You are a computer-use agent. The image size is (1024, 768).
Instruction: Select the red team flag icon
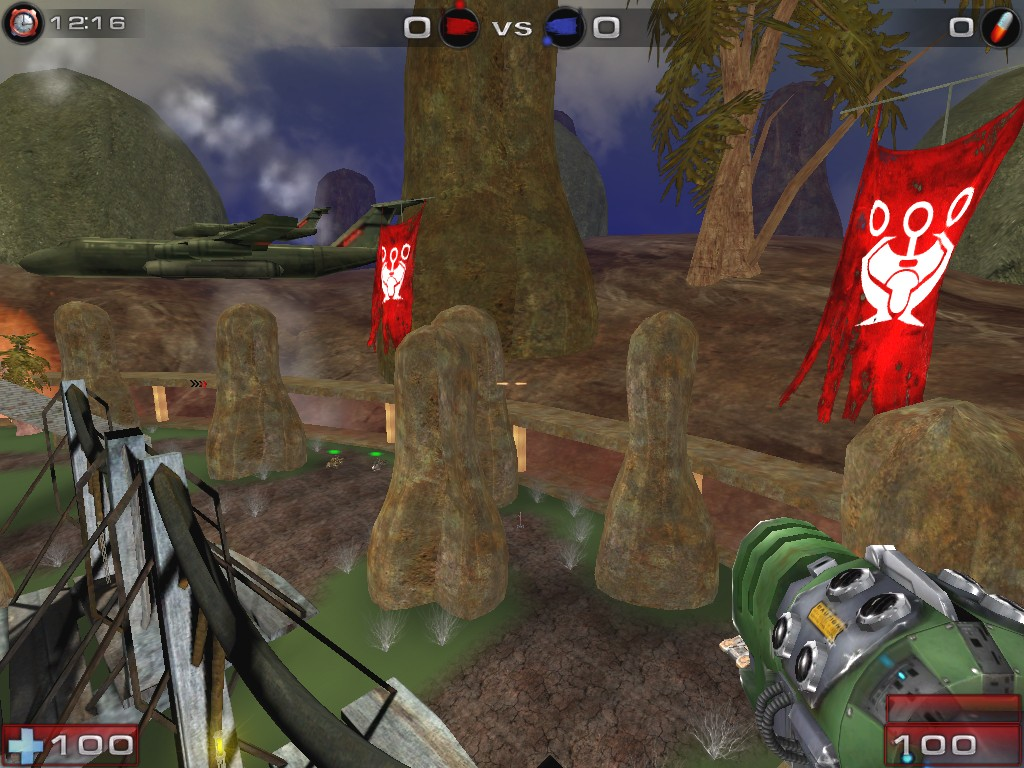458,26
